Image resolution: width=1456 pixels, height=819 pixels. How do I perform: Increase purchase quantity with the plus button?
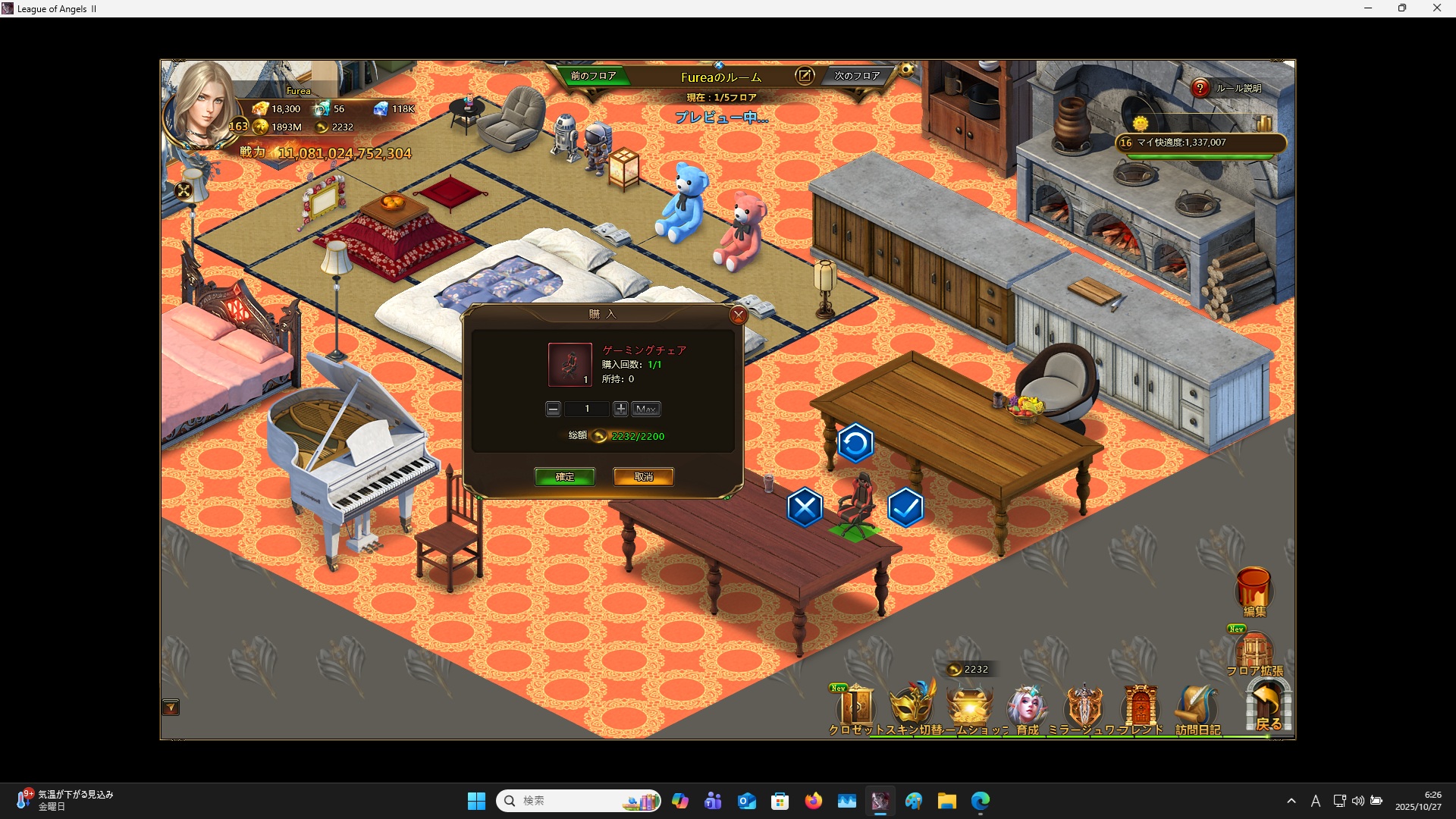[620, 409]
